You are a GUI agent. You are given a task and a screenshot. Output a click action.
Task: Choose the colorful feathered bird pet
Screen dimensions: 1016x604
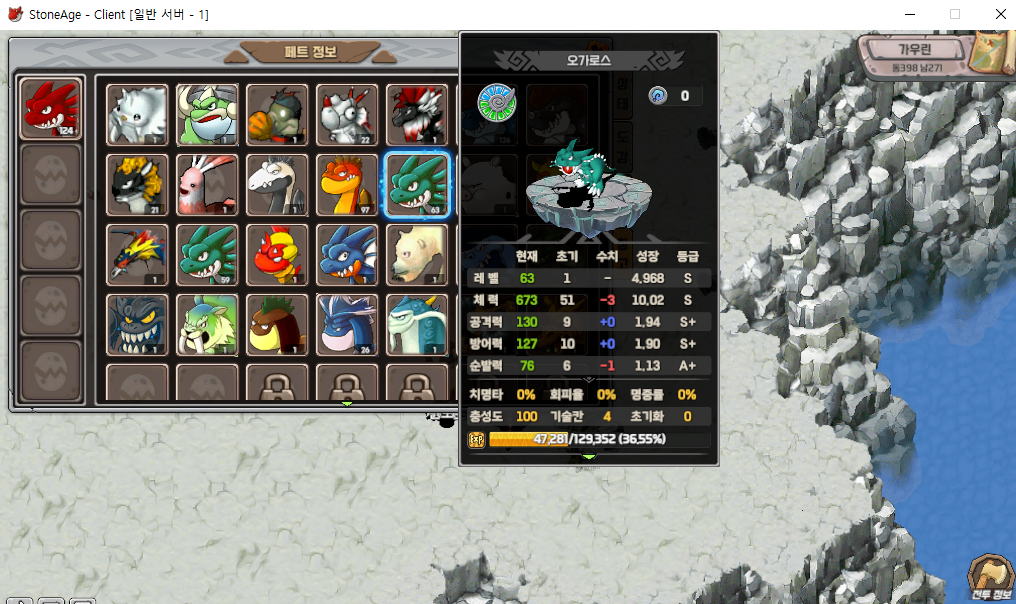(138, 255)
